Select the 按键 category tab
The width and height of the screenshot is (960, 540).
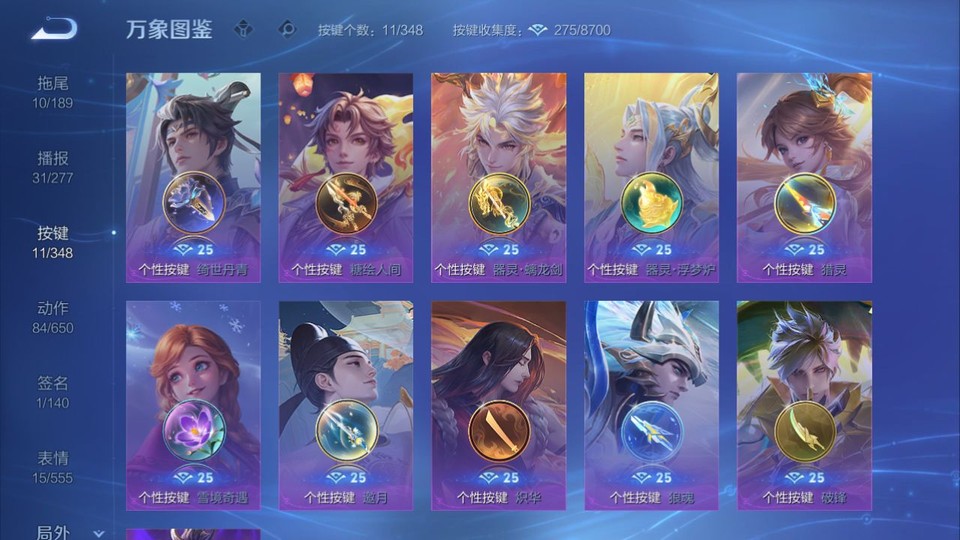[53, 242]
